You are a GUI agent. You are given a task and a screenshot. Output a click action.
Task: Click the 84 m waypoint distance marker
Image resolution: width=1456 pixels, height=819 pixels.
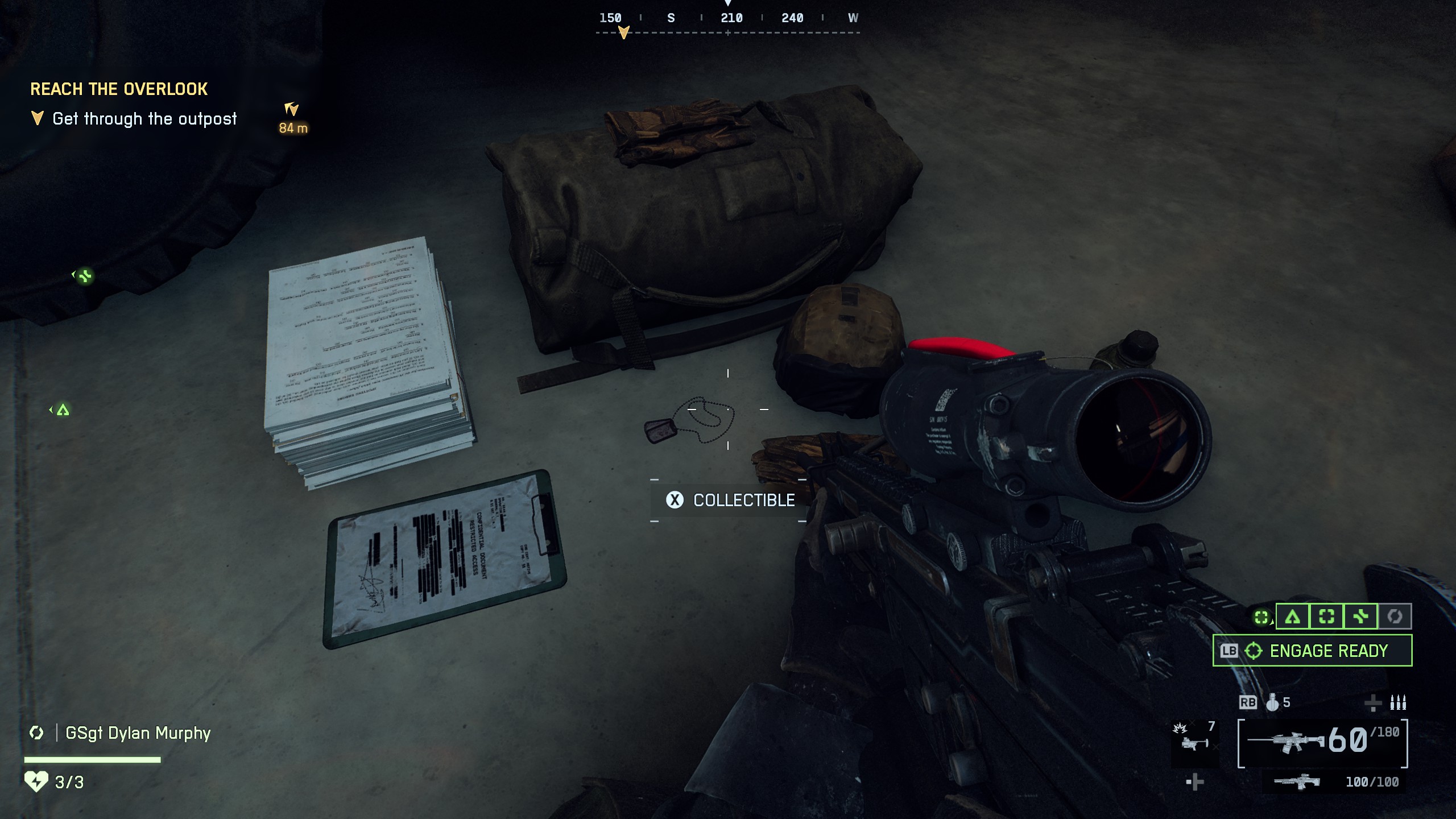(293, 129)
